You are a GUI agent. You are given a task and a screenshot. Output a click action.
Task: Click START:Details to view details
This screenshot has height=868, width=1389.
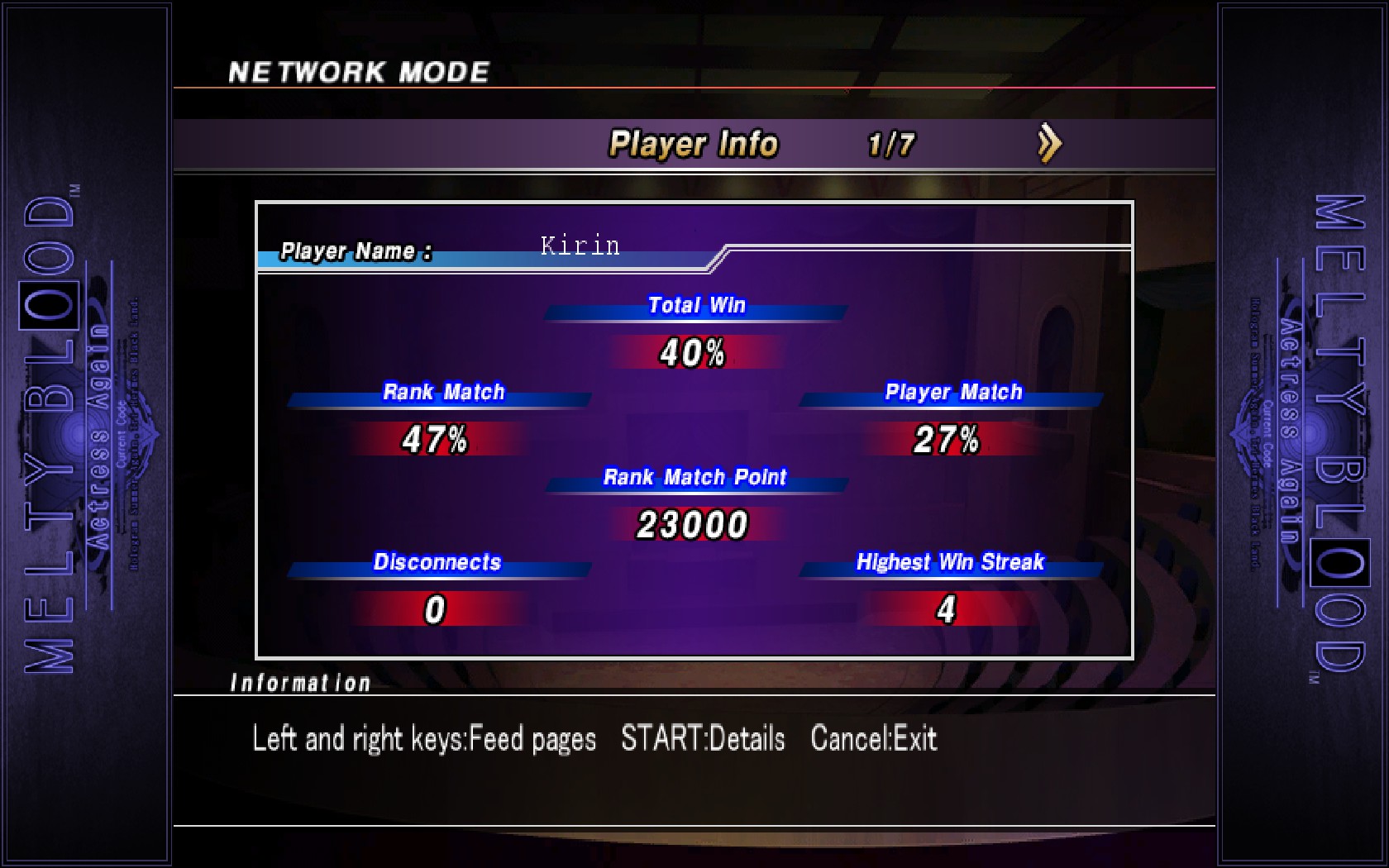(703, 738)
